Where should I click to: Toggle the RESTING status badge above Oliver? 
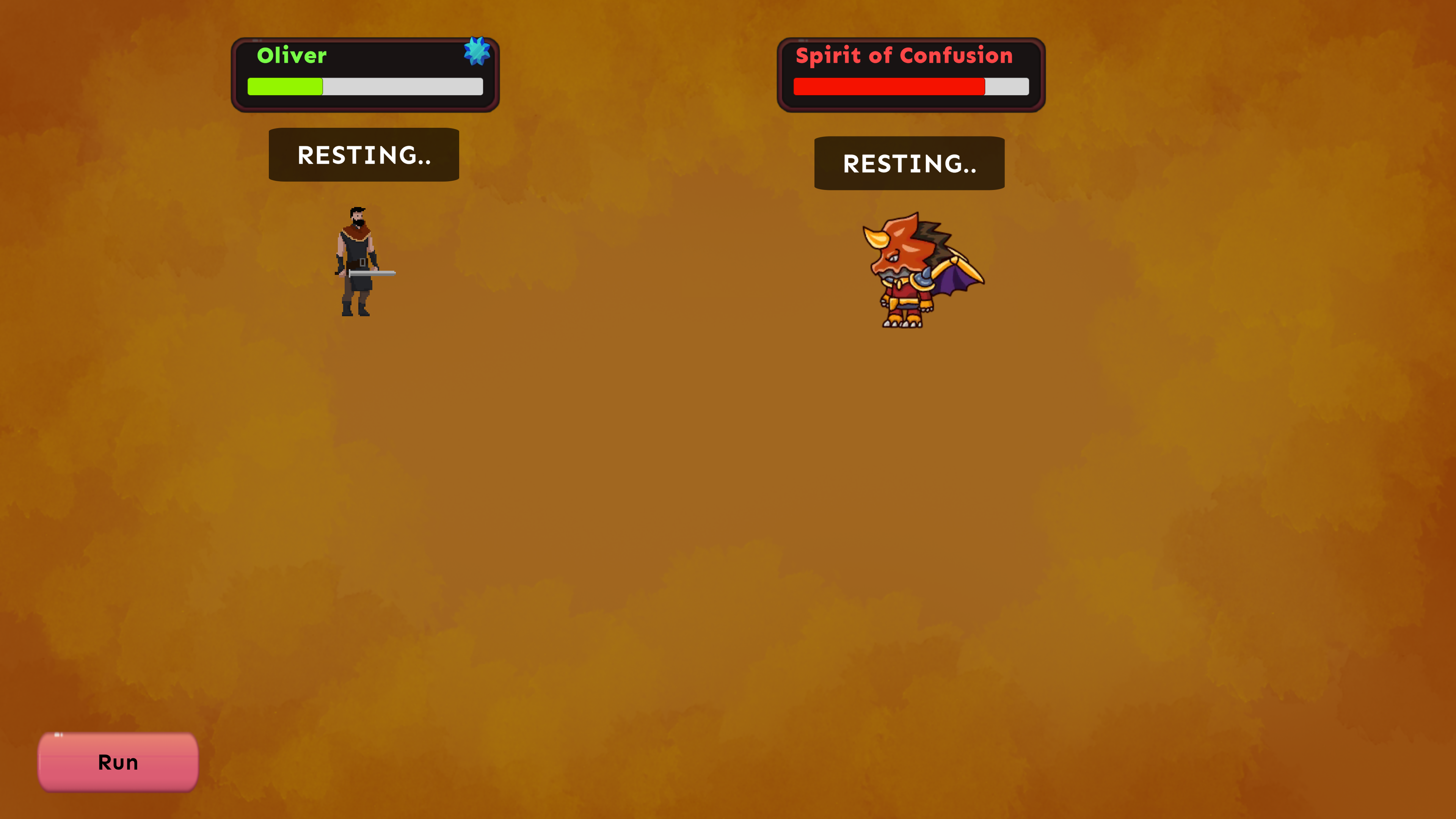[364, 154]
